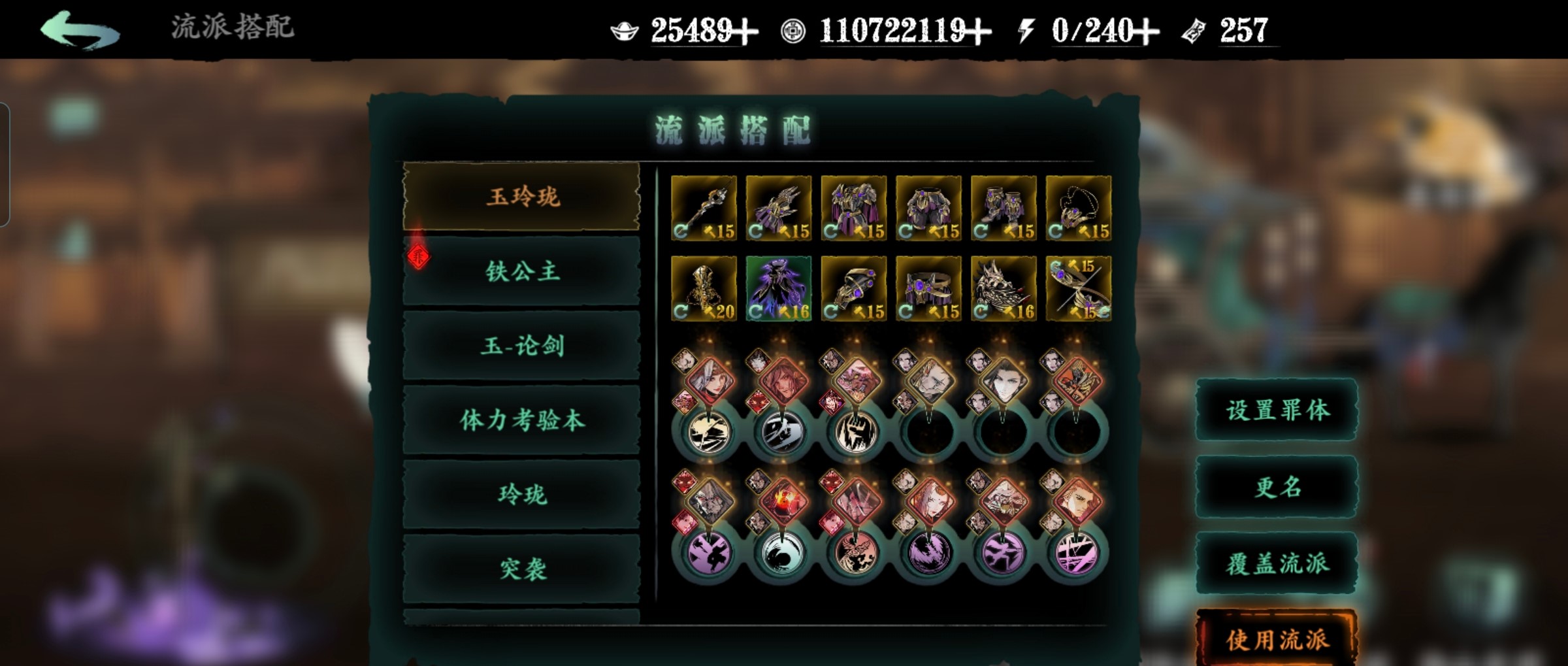Select the 玲珑 build preset
The image size is (1568, 666).
[522, 495]
